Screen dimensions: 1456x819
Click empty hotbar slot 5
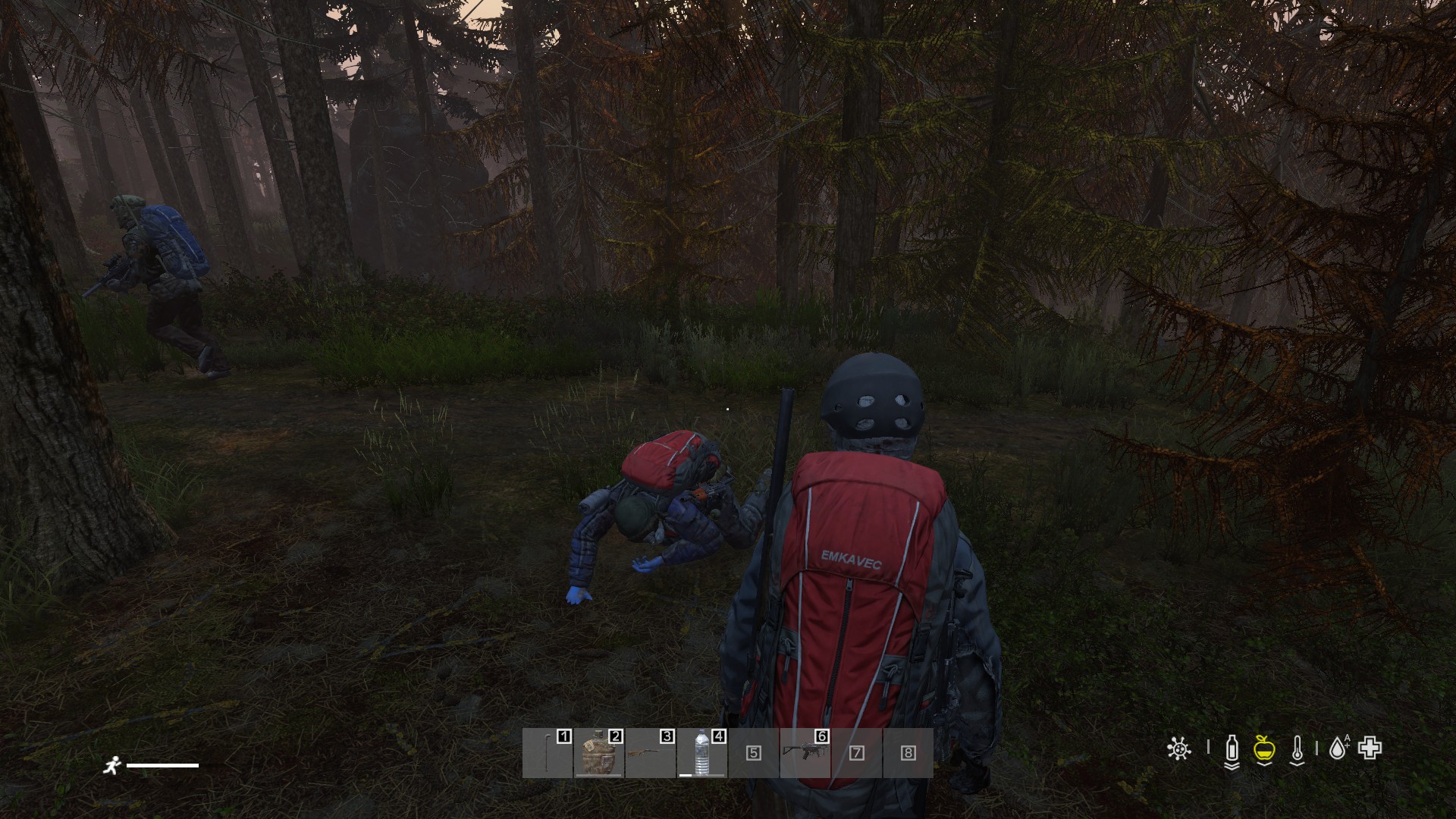[753, 753]
